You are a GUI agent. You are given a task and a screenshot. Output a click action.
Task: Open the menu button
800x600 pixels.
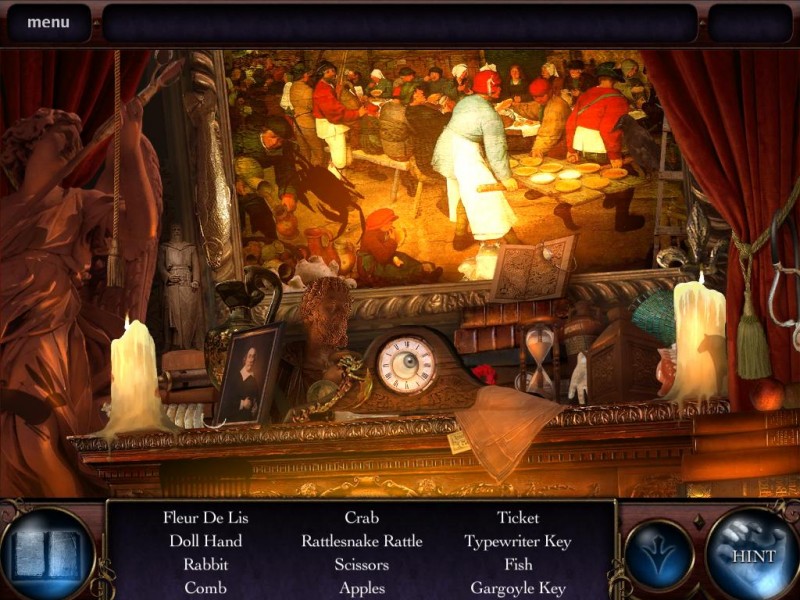pos(48,23)
